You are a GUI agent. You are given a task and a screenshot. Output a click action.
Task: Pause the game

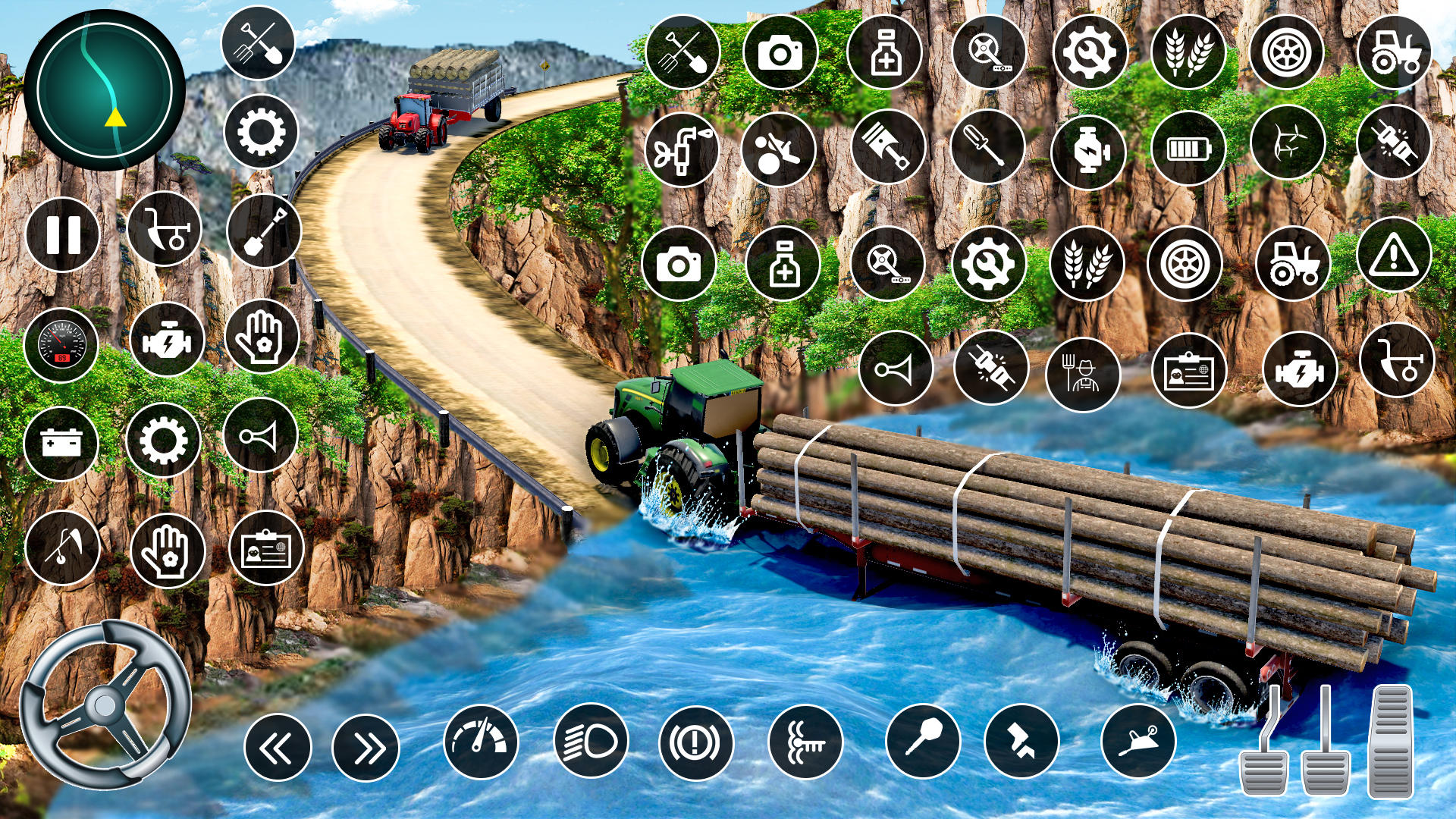coord(63,234)
